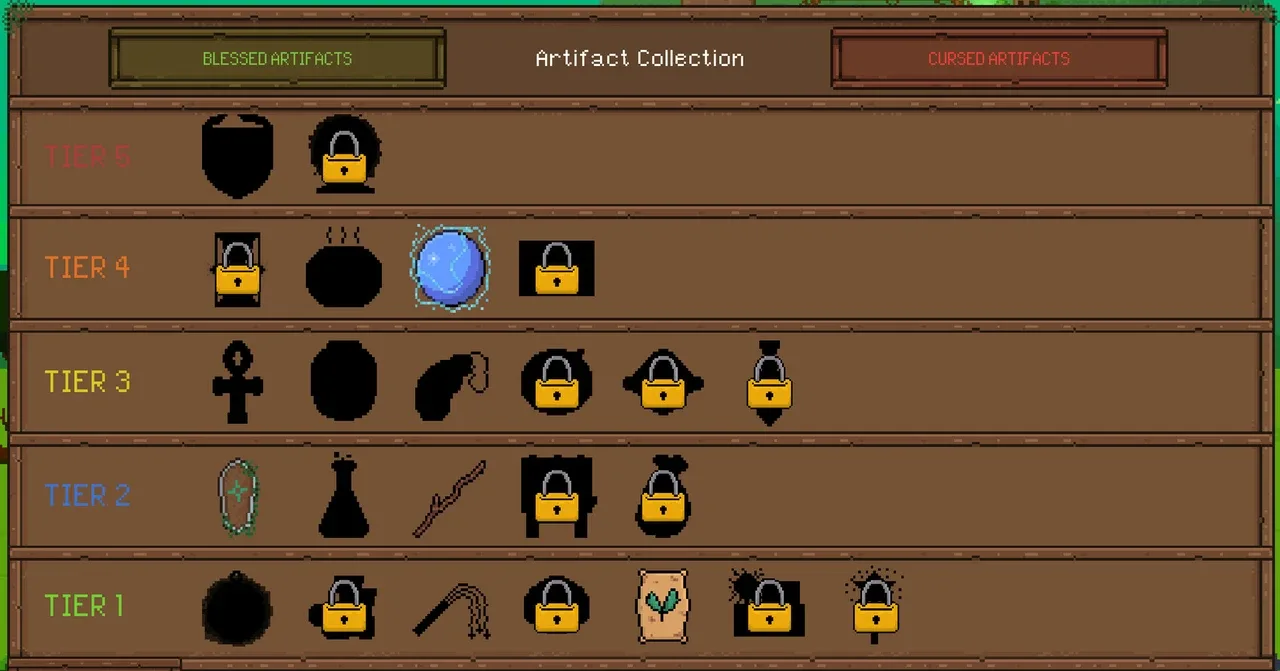Select the branch-shaped stick silhouette
Screen dimensions: 1280x671
point(450,498)
